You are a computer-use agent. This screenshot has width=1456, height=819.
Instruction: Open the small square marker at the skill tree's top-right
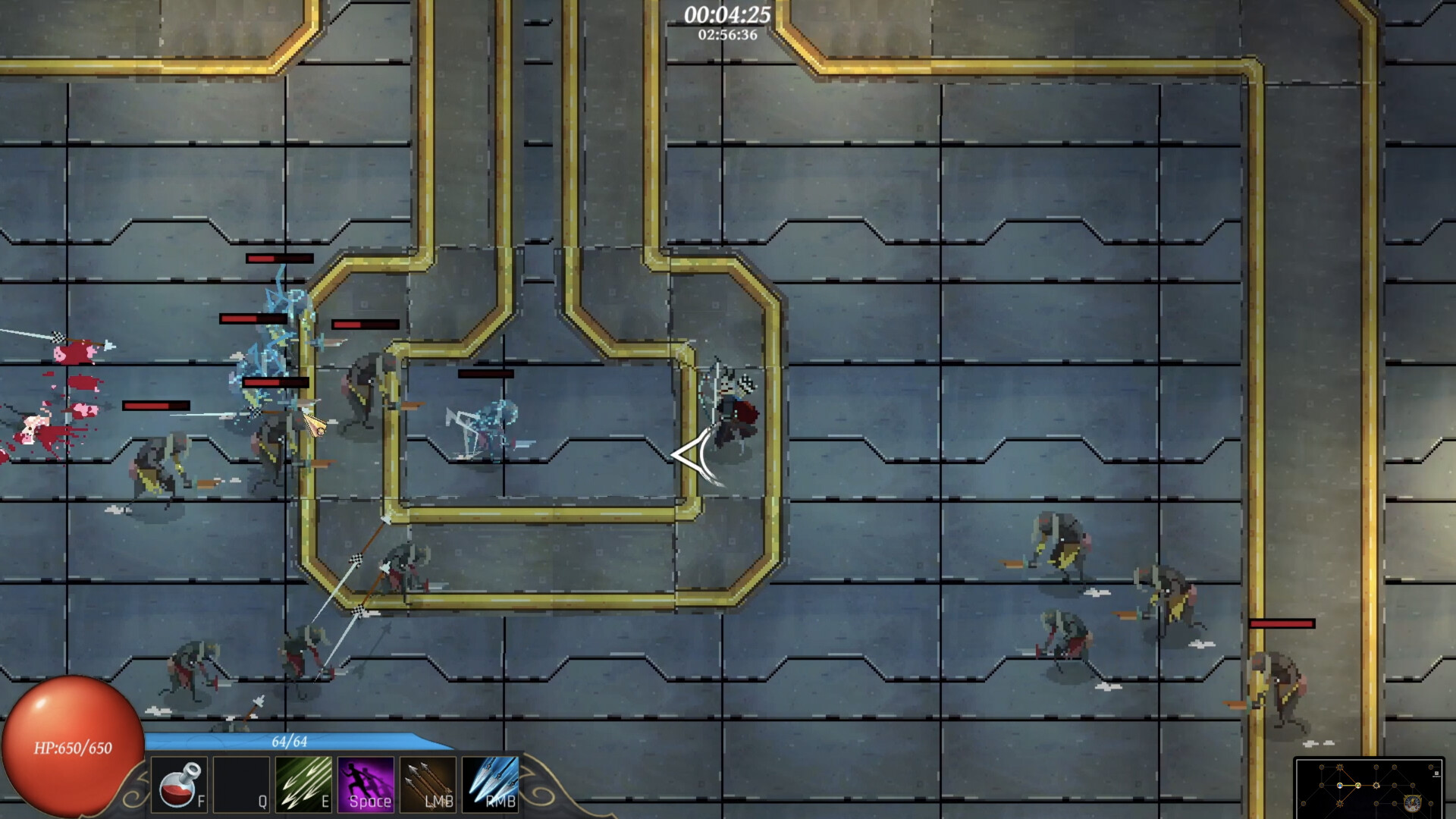1437,773
